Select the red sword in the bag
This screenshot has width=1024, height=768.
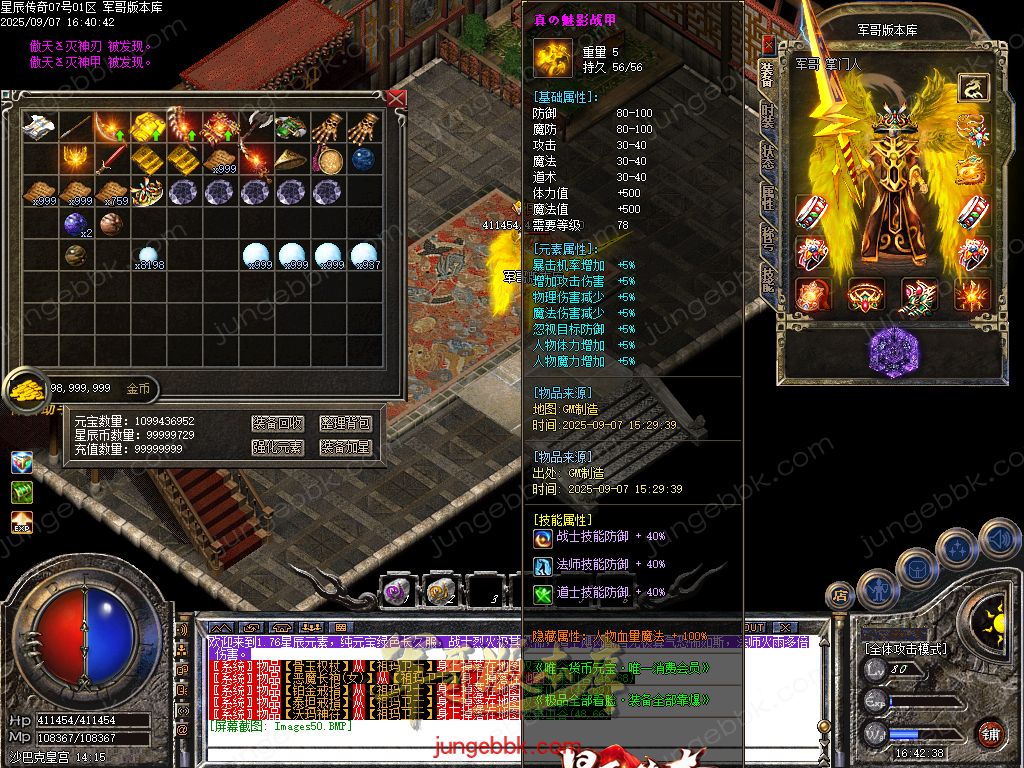112,159
